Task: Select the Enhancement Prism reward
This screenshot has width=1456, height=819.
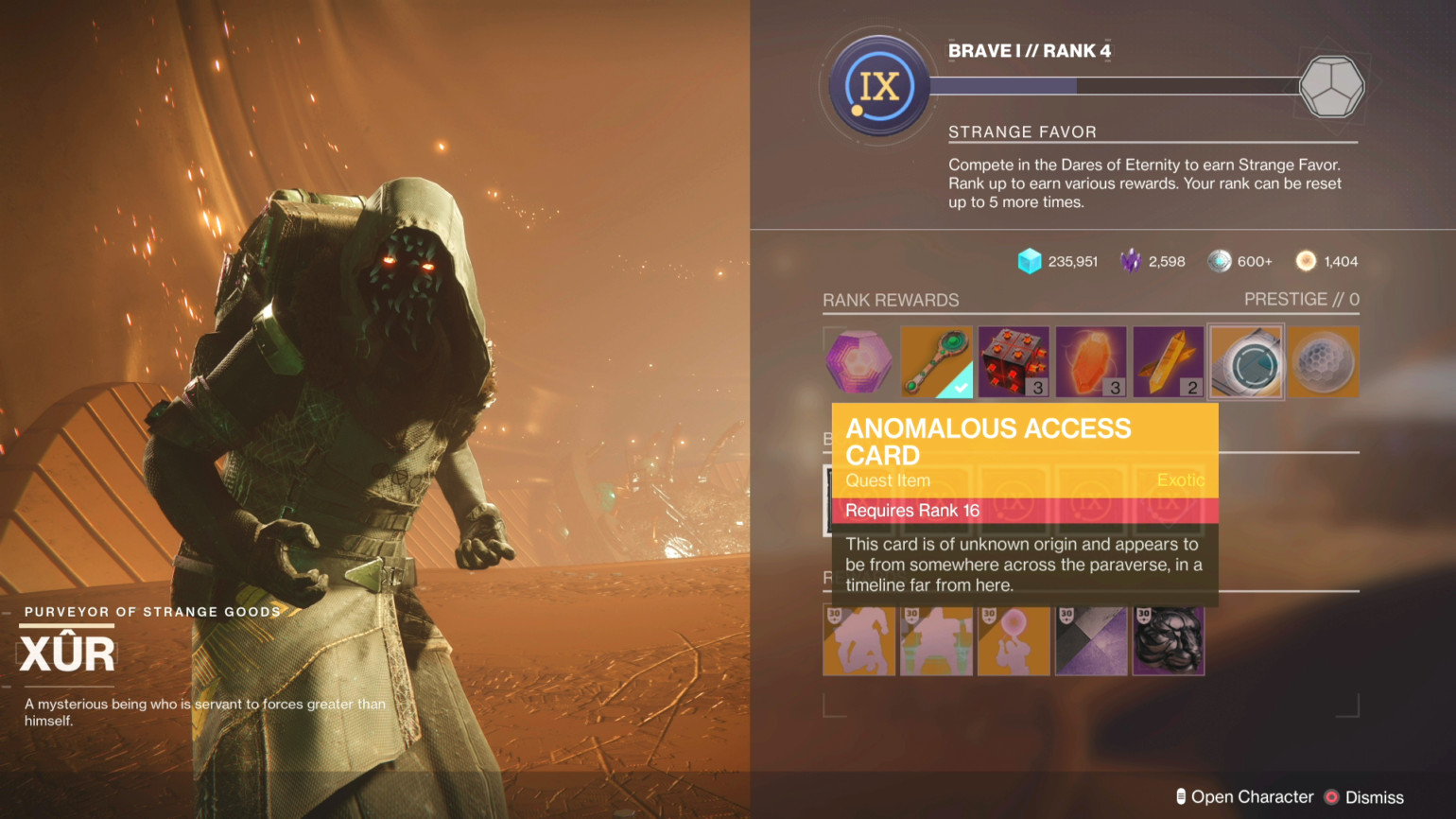Action: click(1091, 362)
